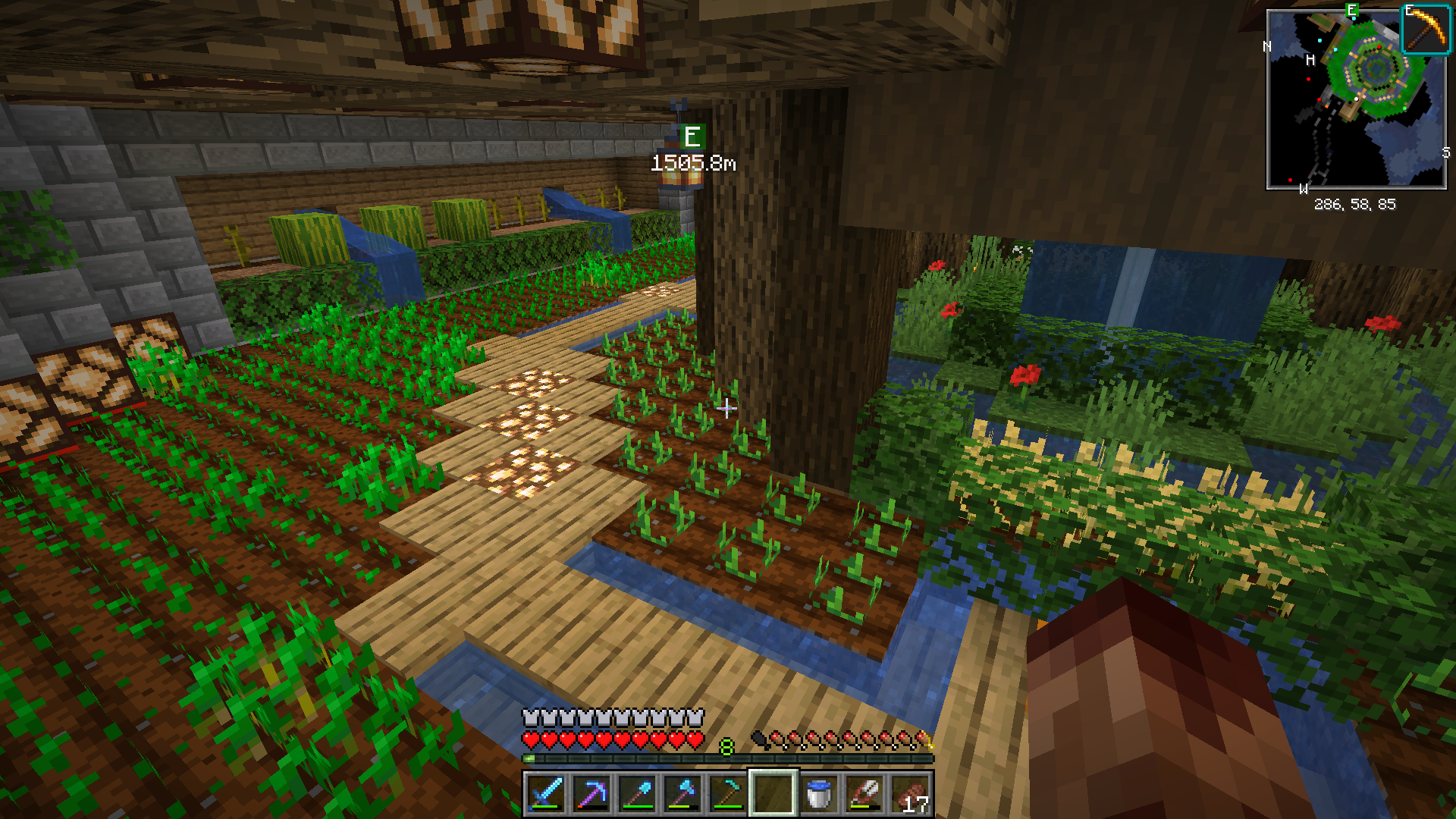Choose the diamond shovel in the hotbar
The image size is (1456, 819).
(x=637, y=794)
